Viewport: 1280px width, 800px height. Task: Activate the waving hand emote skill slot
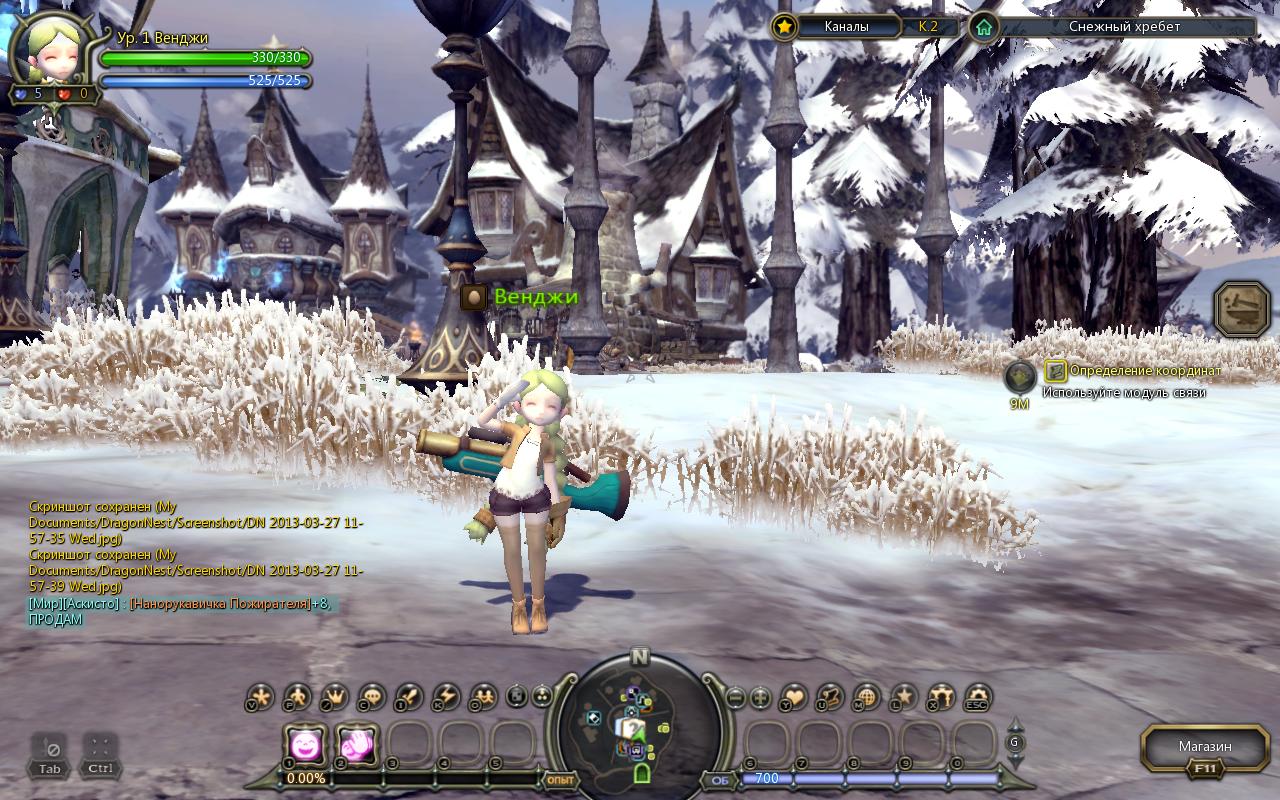356,745
